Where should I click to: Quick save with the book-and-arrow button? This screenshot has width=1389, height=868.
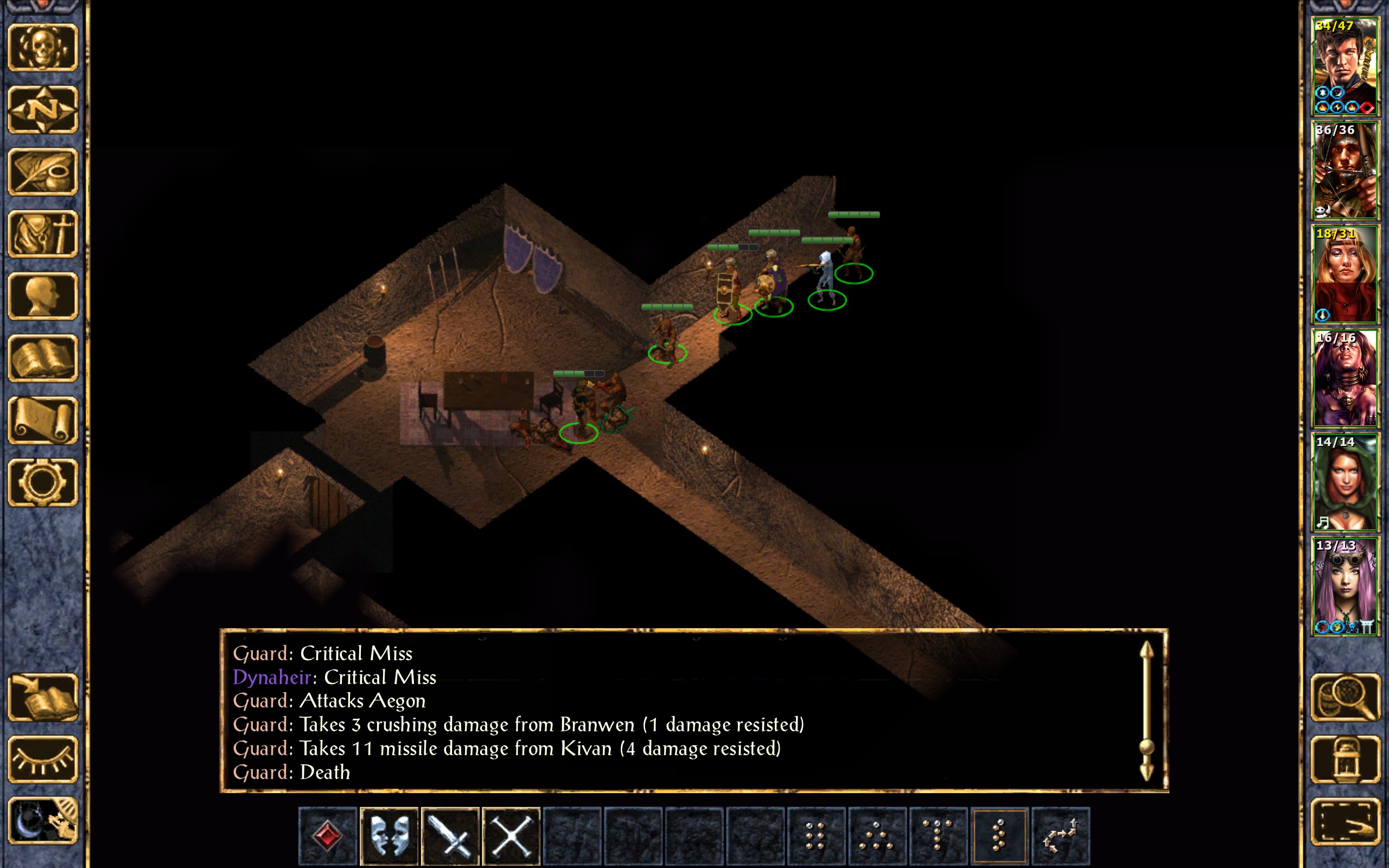pyautogui.click(x=43, y=697)
